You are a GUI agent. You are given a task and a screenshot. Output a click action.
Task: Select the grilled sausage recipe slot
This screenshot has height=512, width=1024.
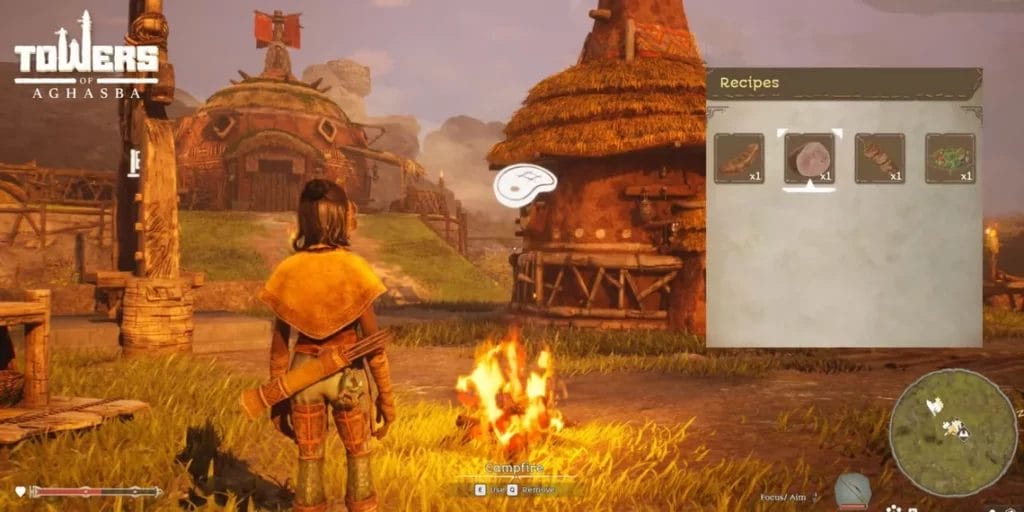coord(739,158)
